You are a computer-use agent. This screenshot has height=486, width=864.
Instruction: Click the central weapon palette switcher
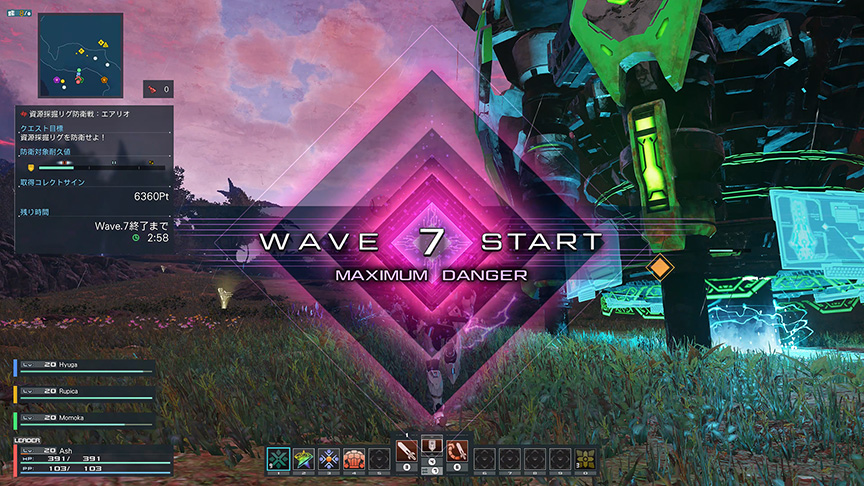(x=432, y=451)
